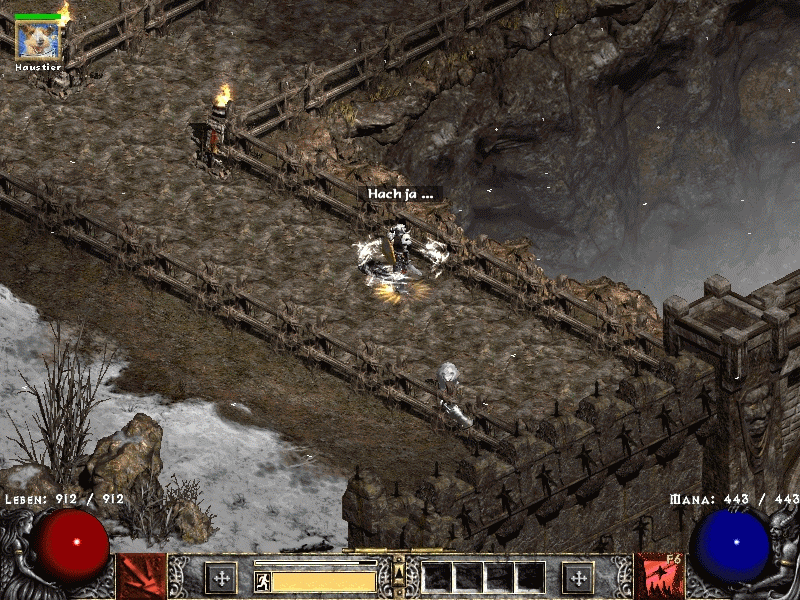Click the cross button beside right skill
The height and width of the screenshot is (600, 800).
point(578,577)
